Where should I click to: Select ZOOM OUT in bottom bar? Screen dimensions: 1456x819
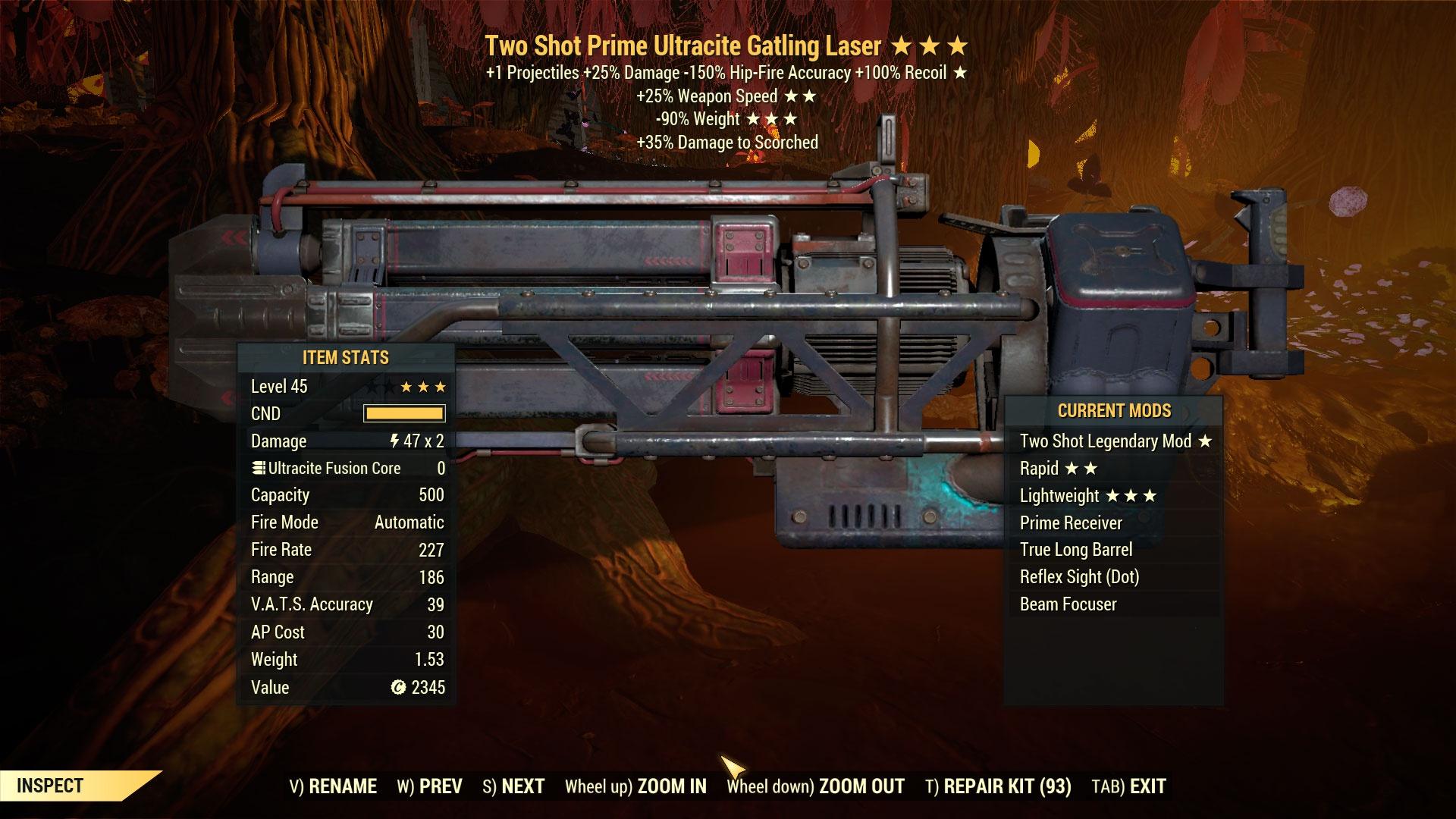click(x=815, y=786)
